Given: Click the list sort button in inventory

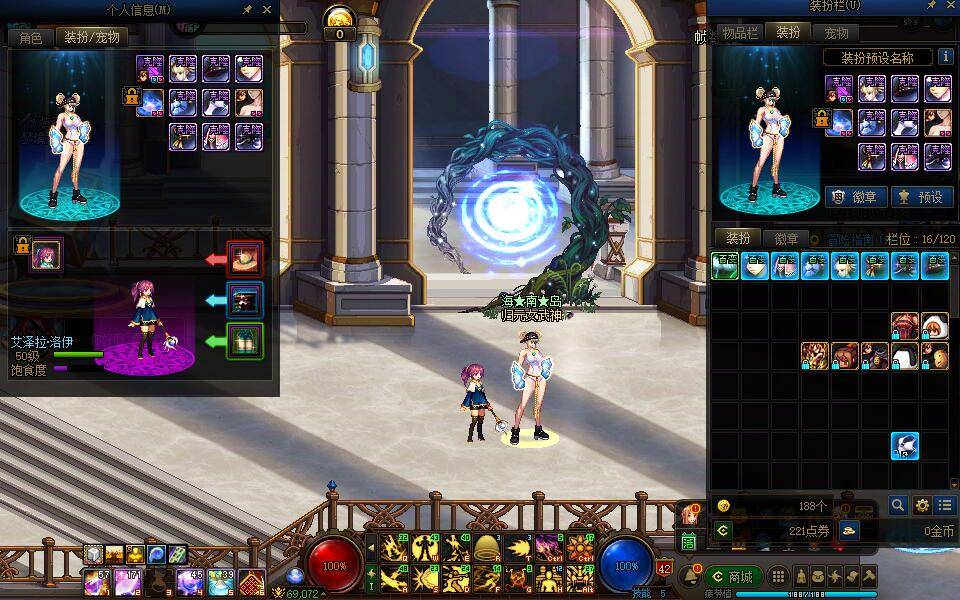Looking at the screenshot, I should click(x=945, y=505).
